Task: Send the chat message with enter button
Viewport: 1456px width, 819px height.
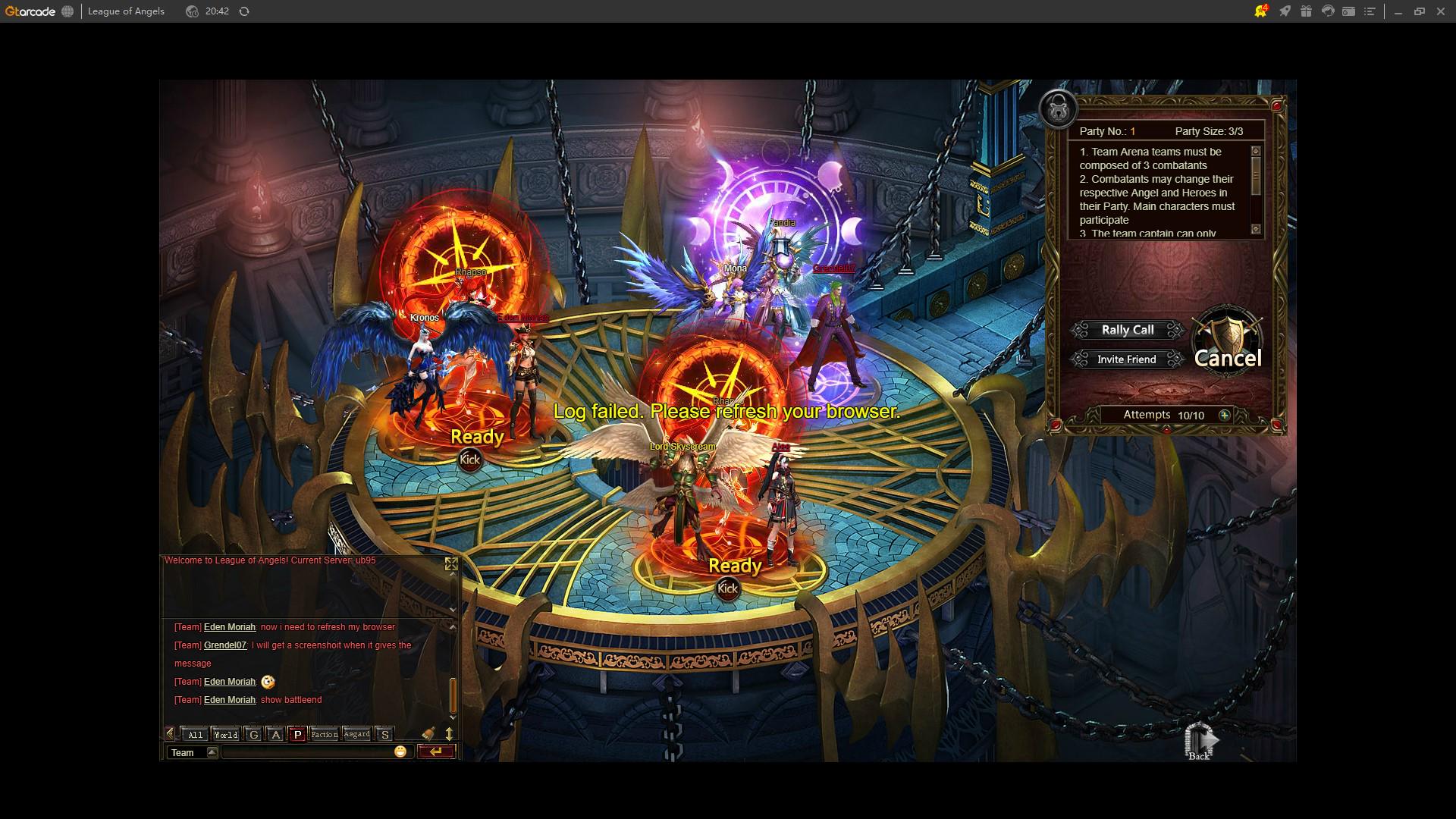Action: click(x=436, y=752)
